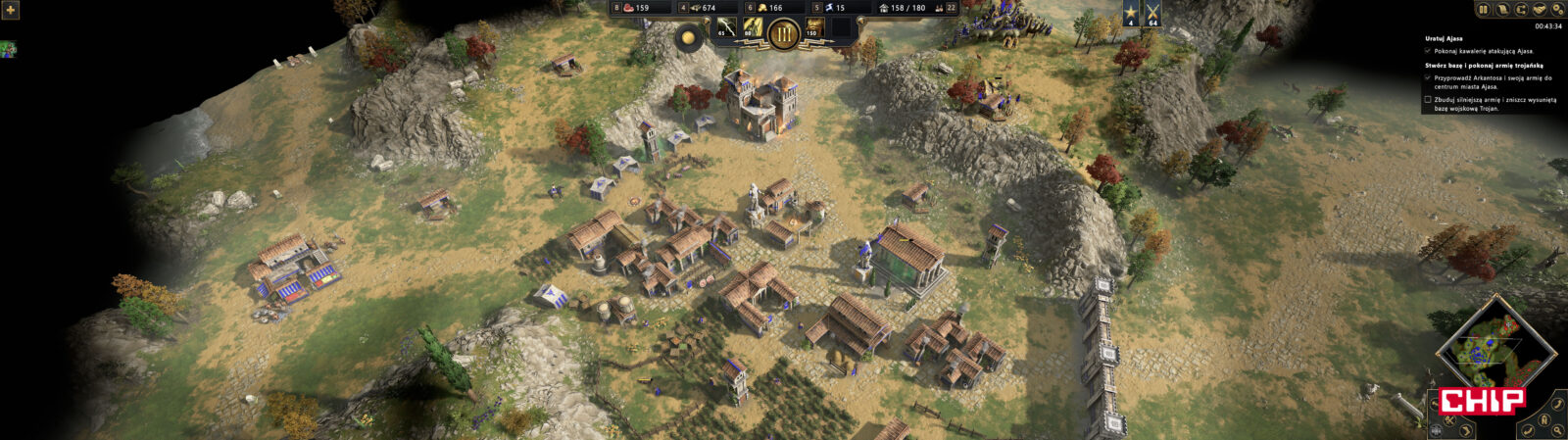Viewport: 1568px width, 440px height.
Task: Open the plus button in the corner
Action: click(x=12, y=10)
